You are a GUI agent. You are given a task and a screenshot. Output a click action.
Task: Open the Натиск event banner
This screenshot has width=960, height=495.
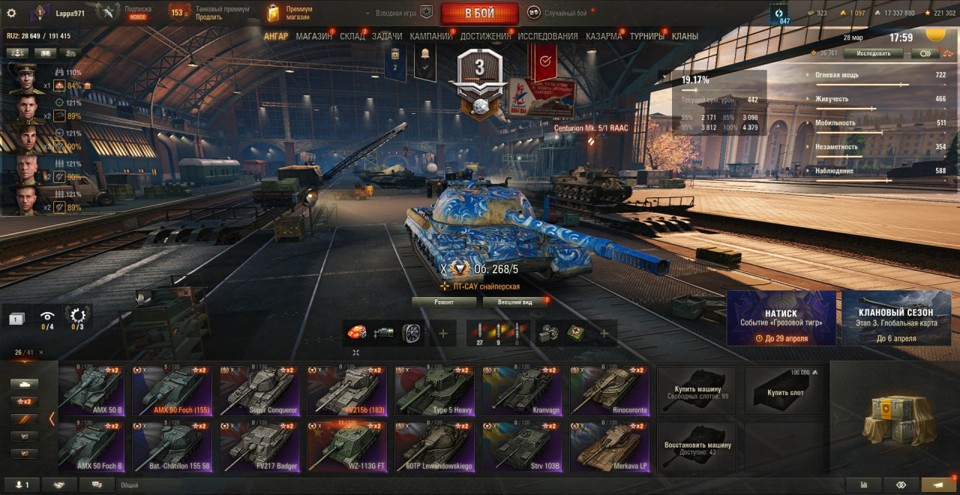coord(781,318)
